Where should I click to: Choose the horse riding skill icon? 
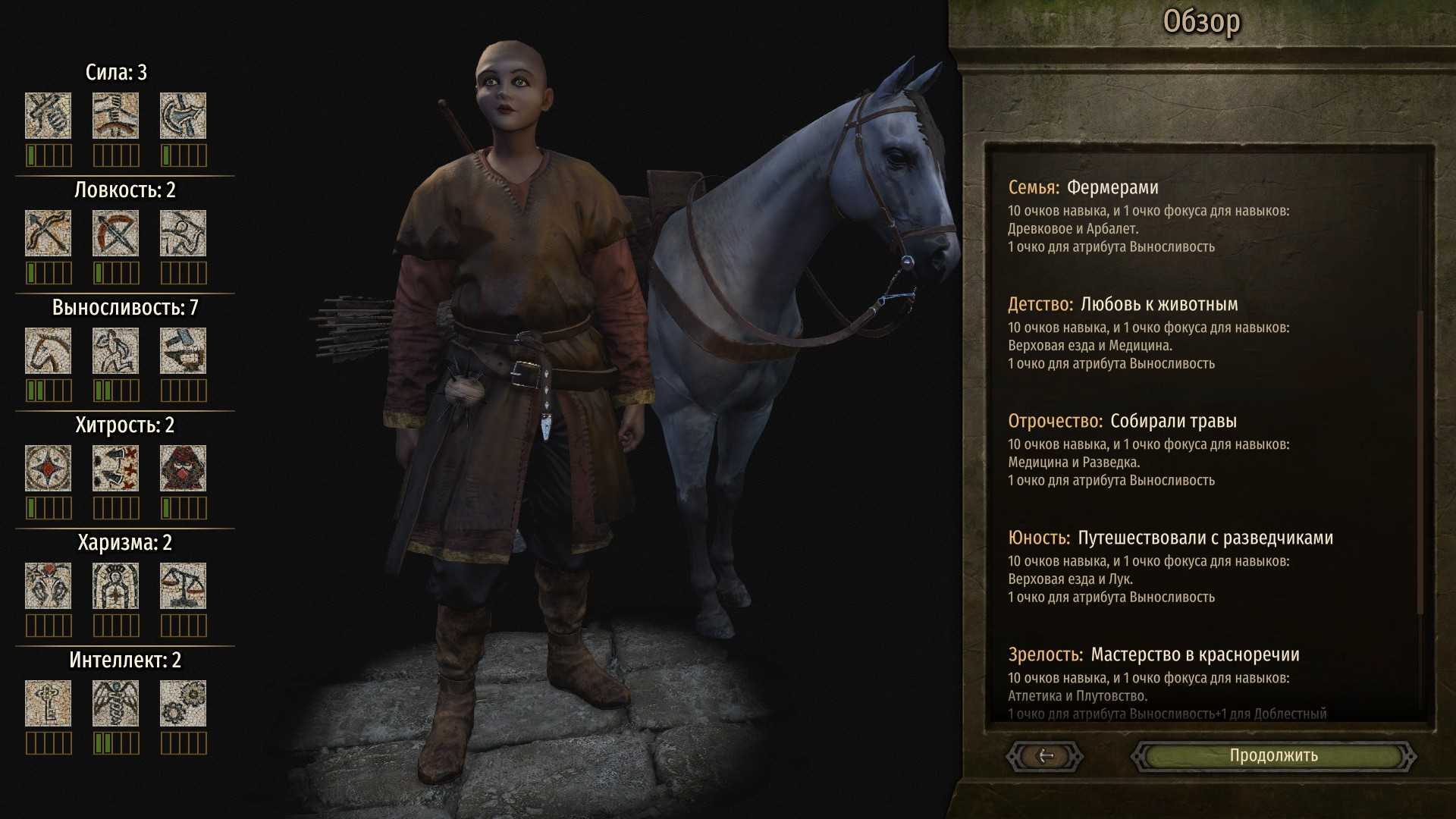(x=48, y=351)
